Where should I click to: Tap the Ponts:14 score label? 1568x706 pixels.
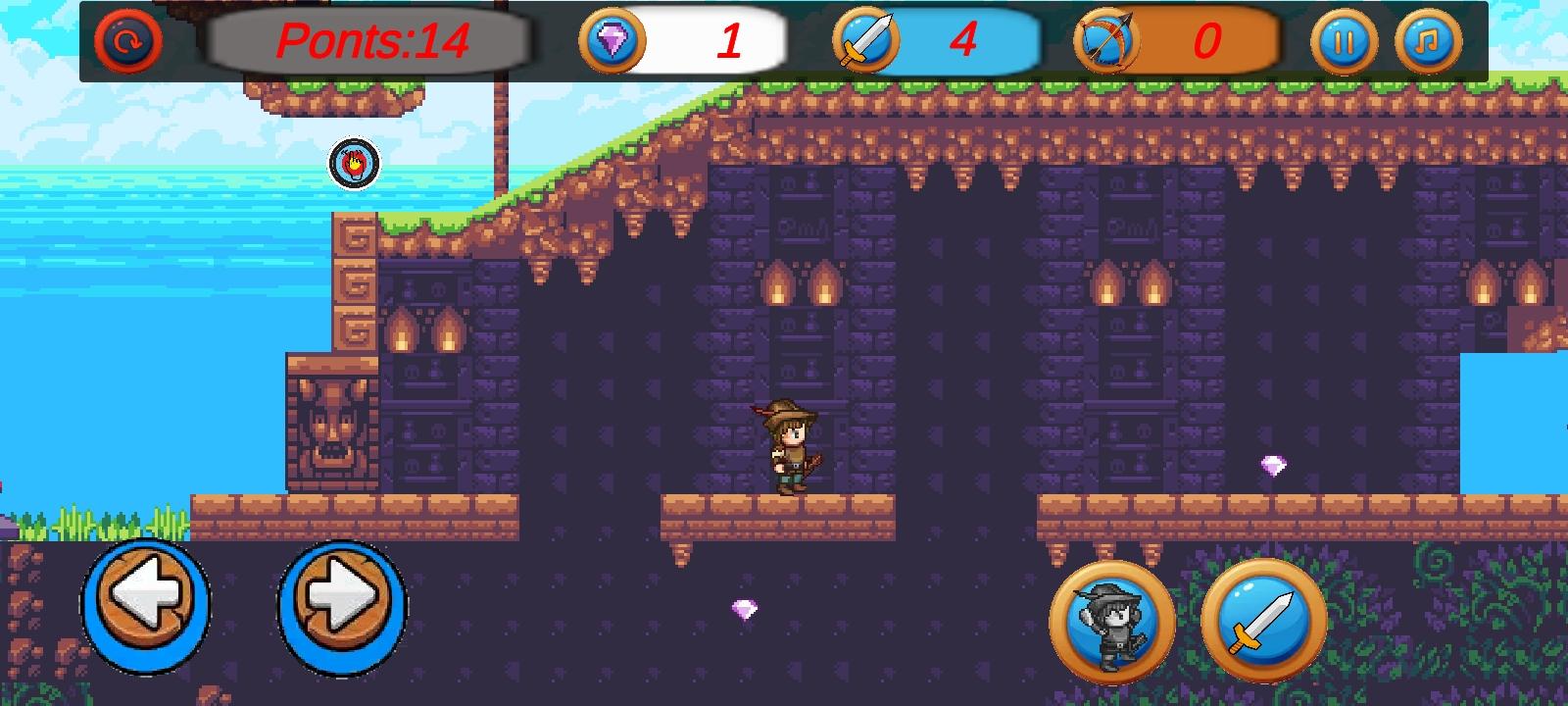click(x=372, y=41)
